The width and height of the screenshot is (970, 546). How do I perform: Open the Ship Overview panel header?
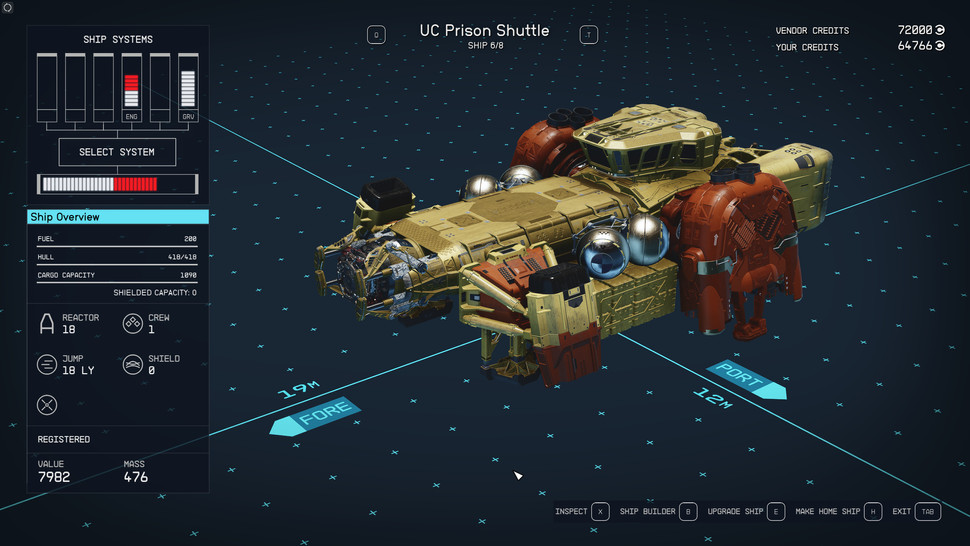118,217
